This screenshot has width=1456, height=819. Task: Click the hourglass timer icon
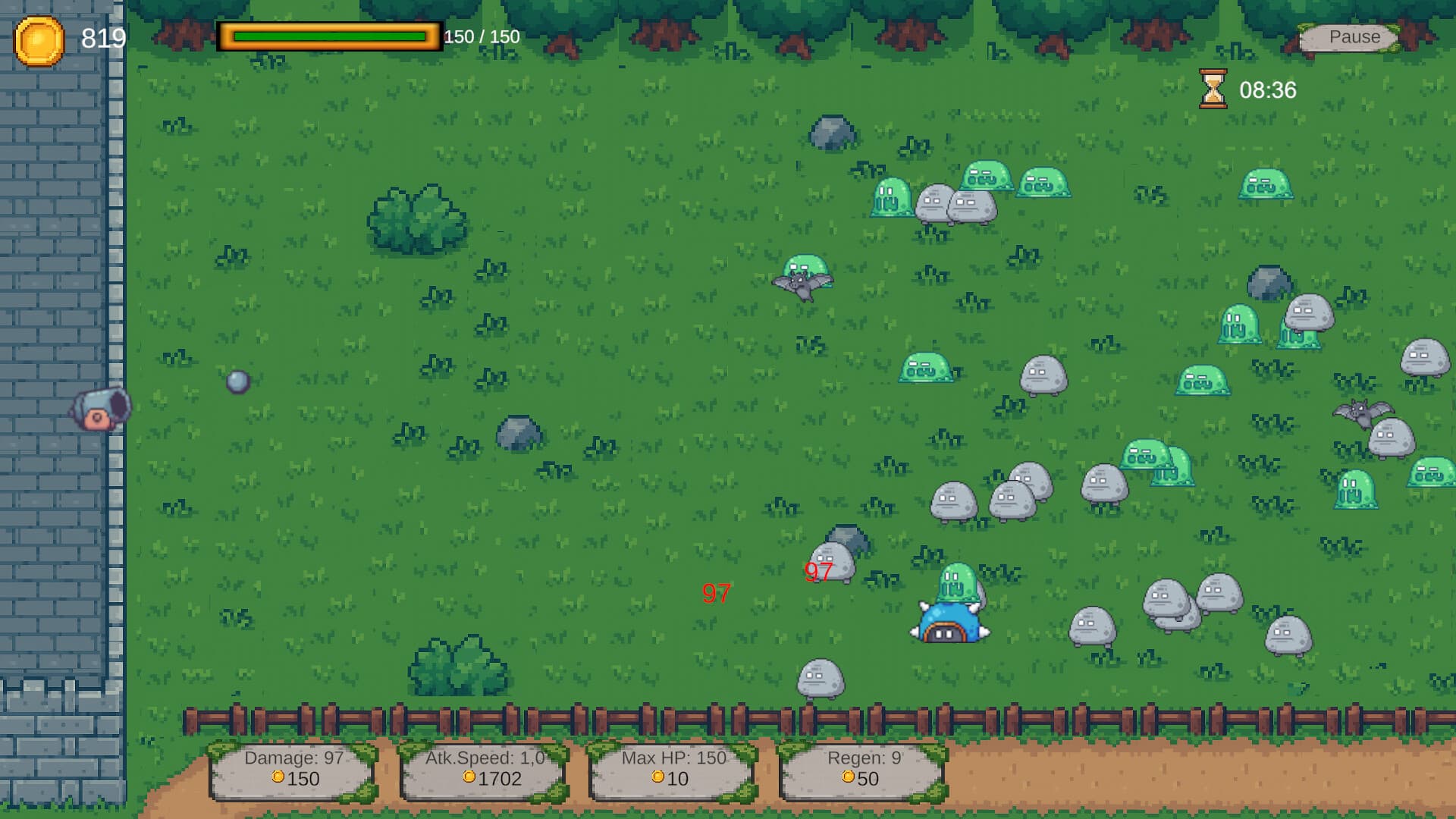click(x=1213, y=89)
